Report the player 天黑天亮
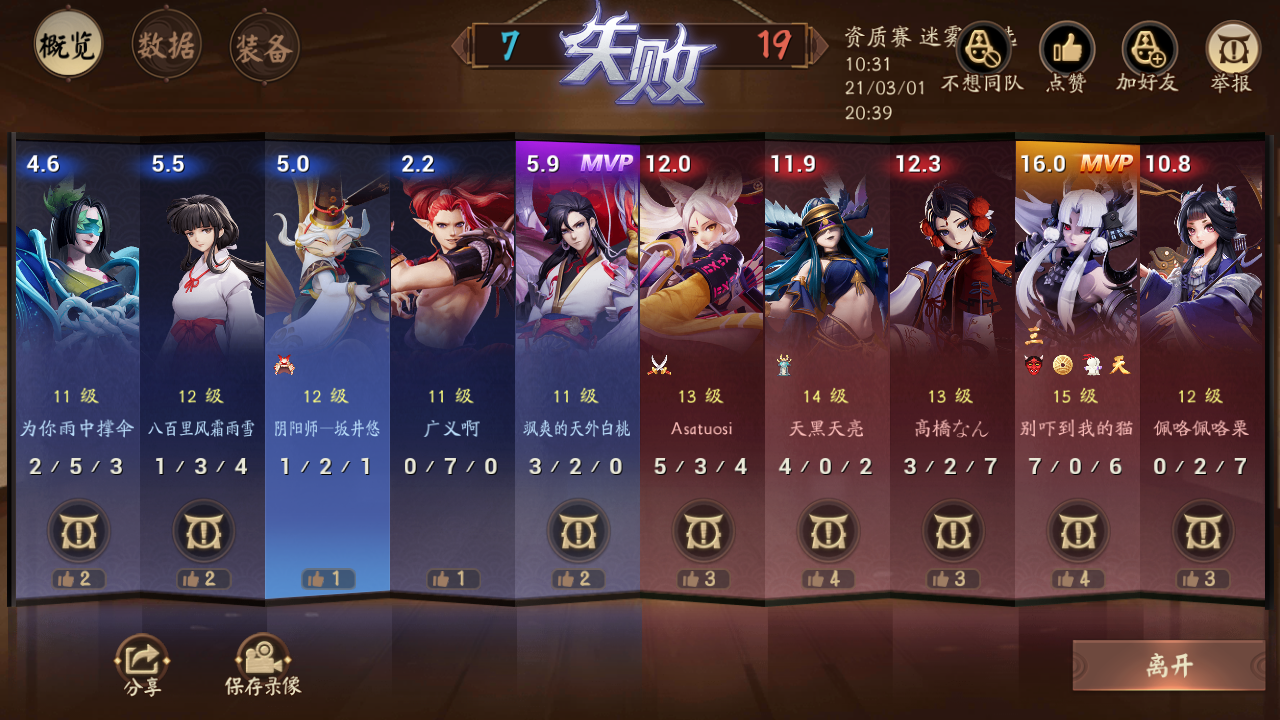Viewport: 1280px width, 720px height. [827, 531]
